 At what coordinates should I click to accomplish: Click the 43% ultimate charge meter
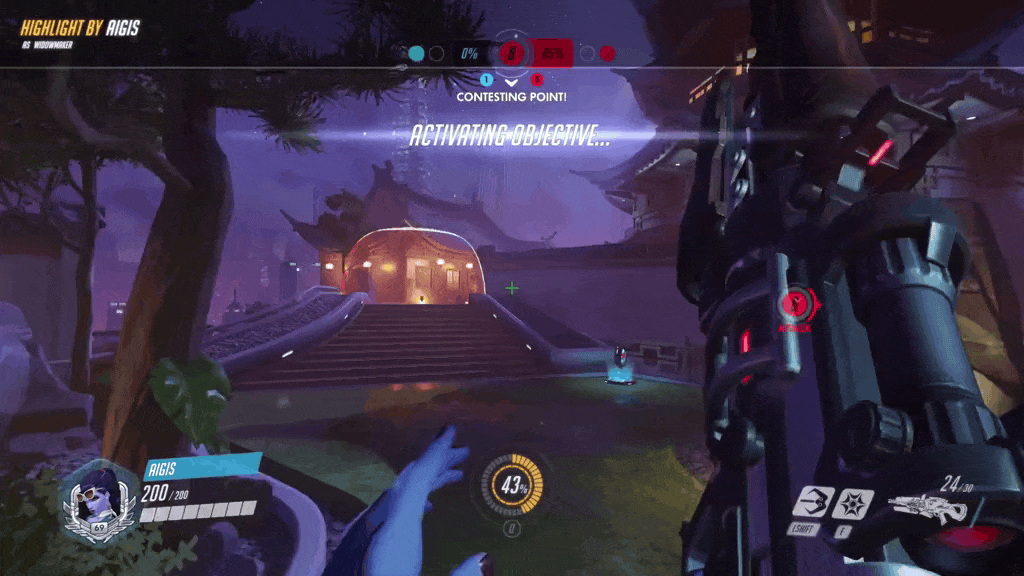tap(514, 487)
